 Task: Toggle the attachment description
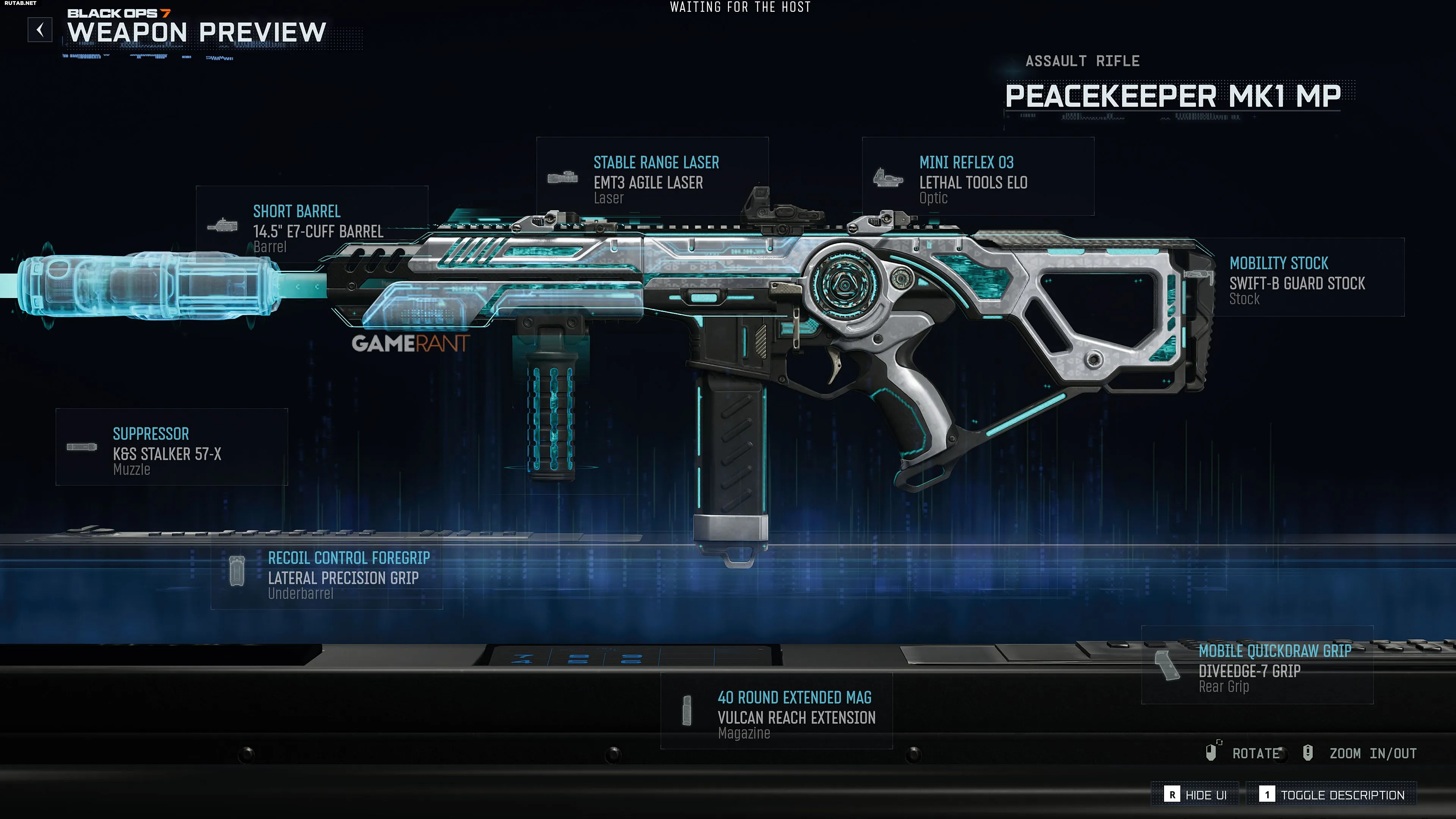(1332, 795)
